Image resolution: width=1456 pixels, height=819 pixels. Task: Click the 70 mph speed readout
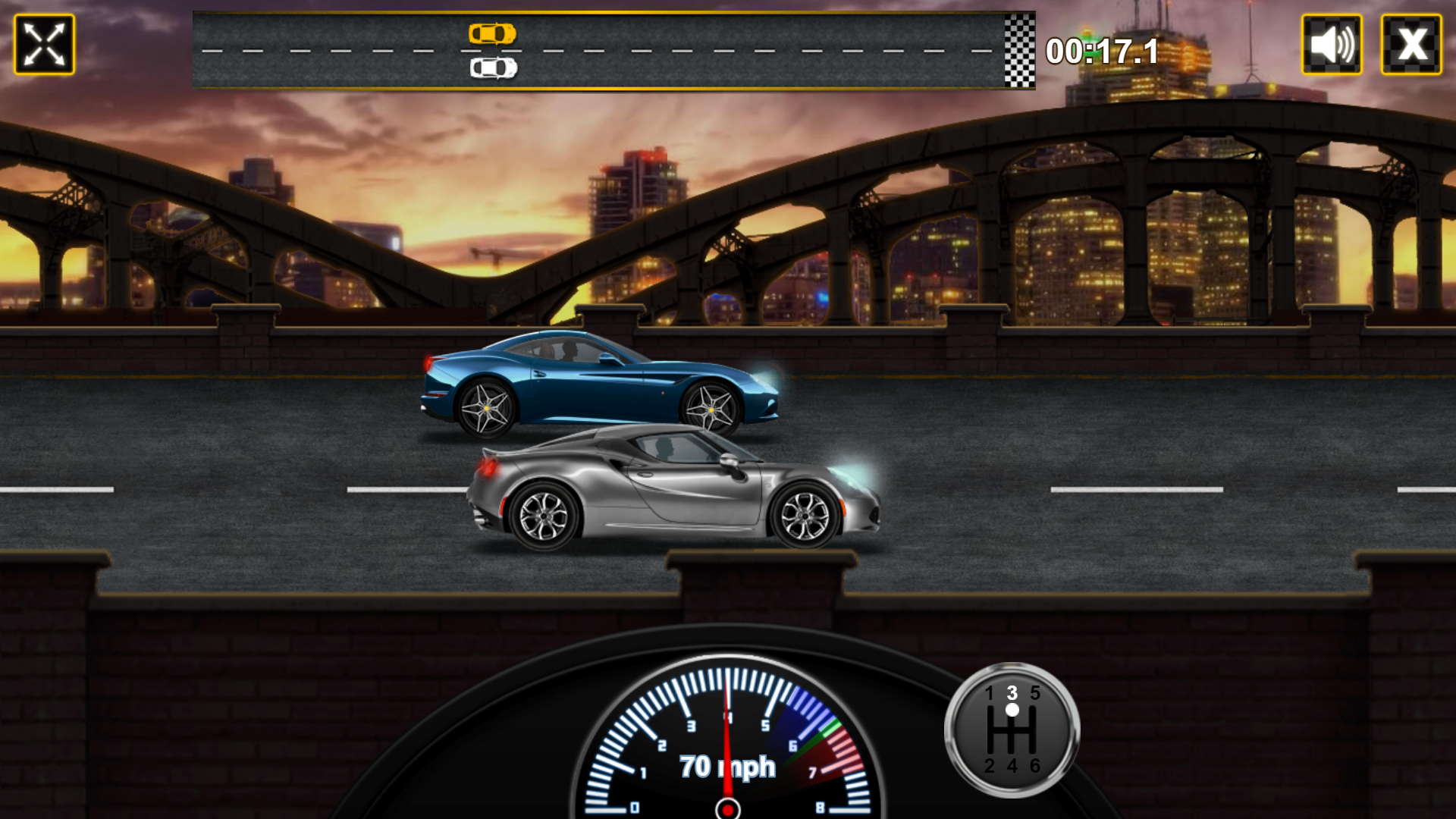point(727,767)
